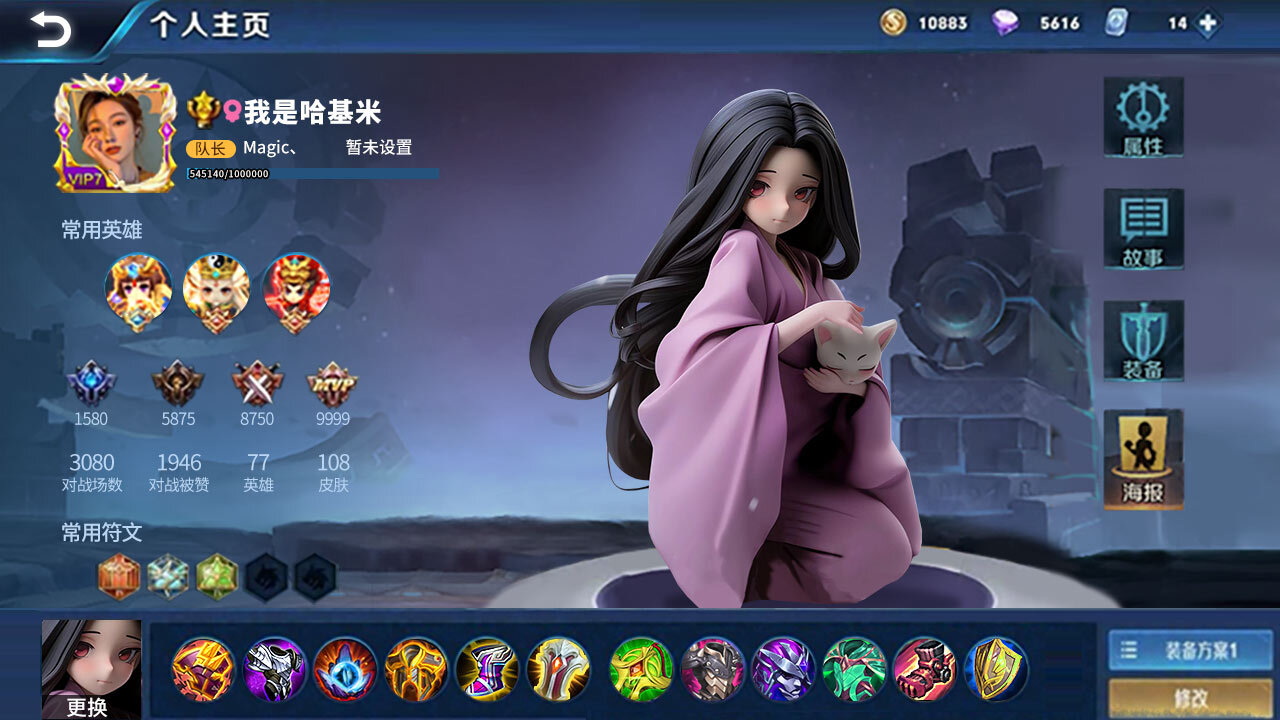Choose 装备方案1 equipment plan
Screen dimensions: 1280x720
(1190, 651)
